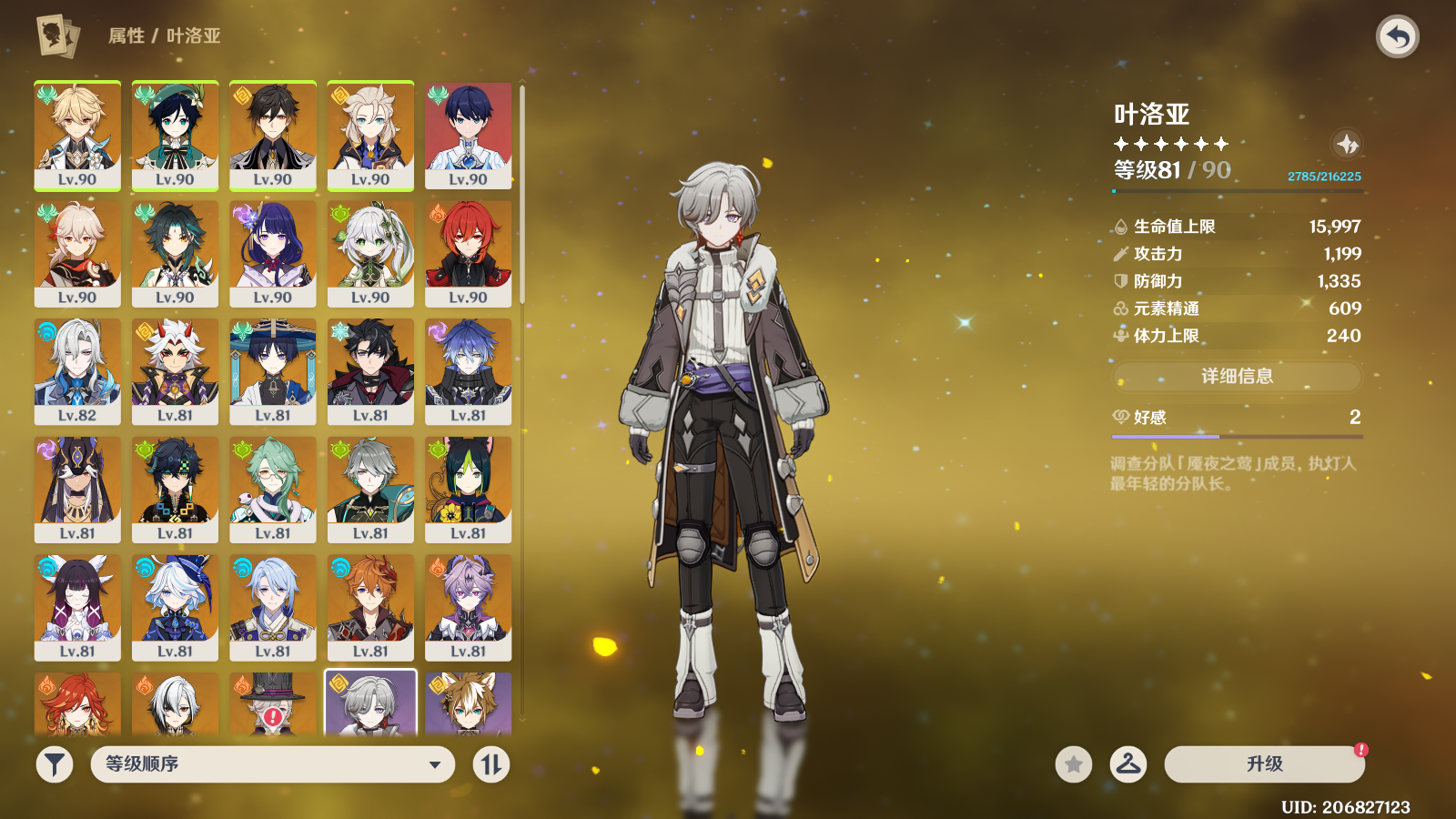Open the 详细信息 details panel
The width and height of the screenshot is (1456, 819).
(x=1237, y=376)
